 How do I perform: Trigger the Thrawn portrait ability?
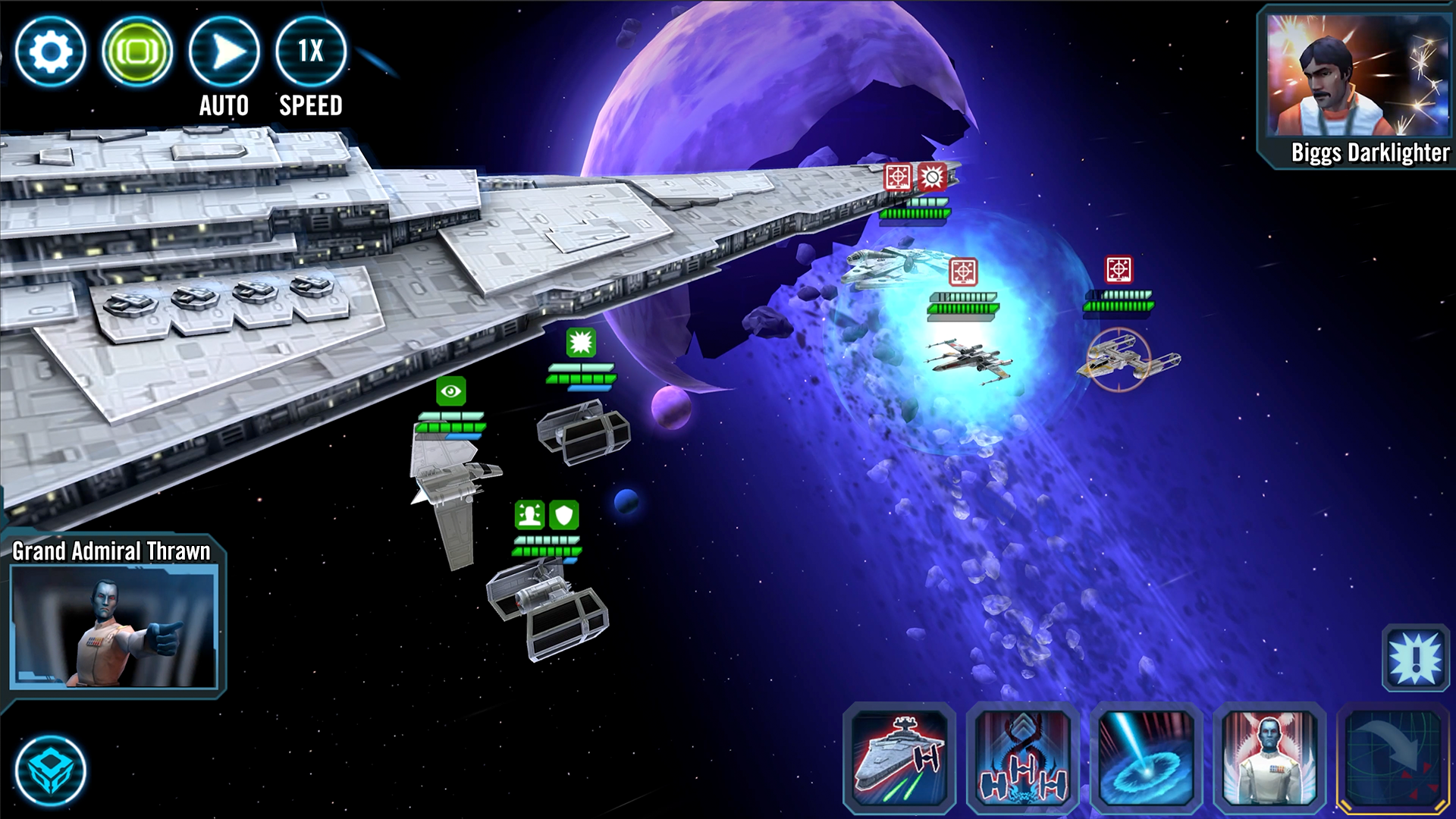point(1270,758)
